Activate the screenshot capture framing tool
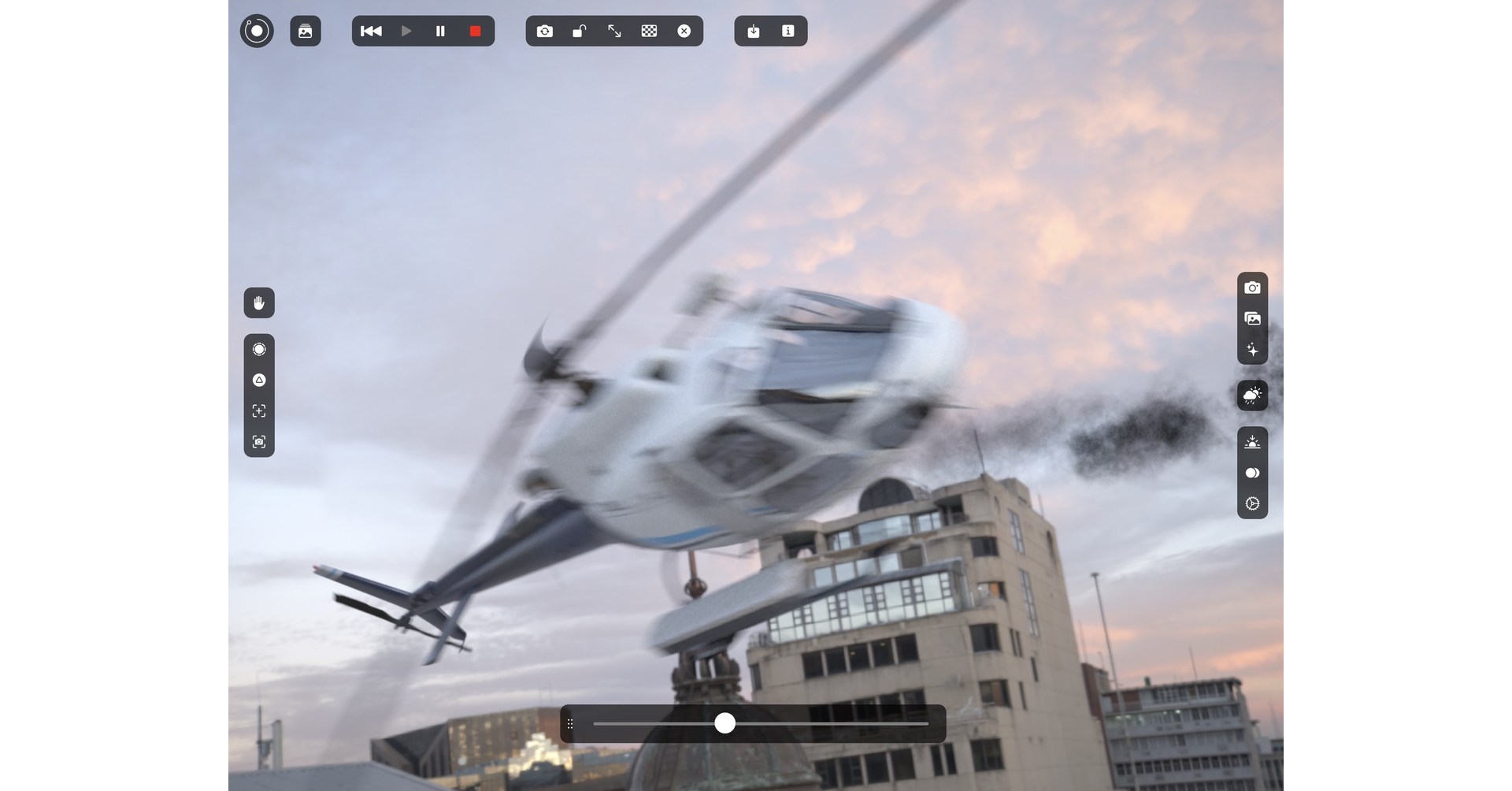Screen dimensions: 1512x791 click(x=259, y=442)
